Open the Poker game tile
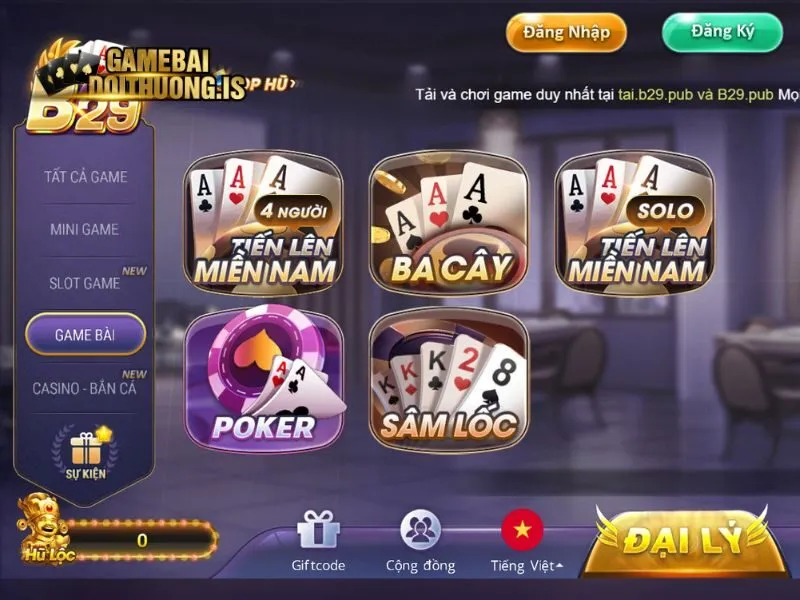800x600 pixels. pyautogui.click(x=264, y=378)
